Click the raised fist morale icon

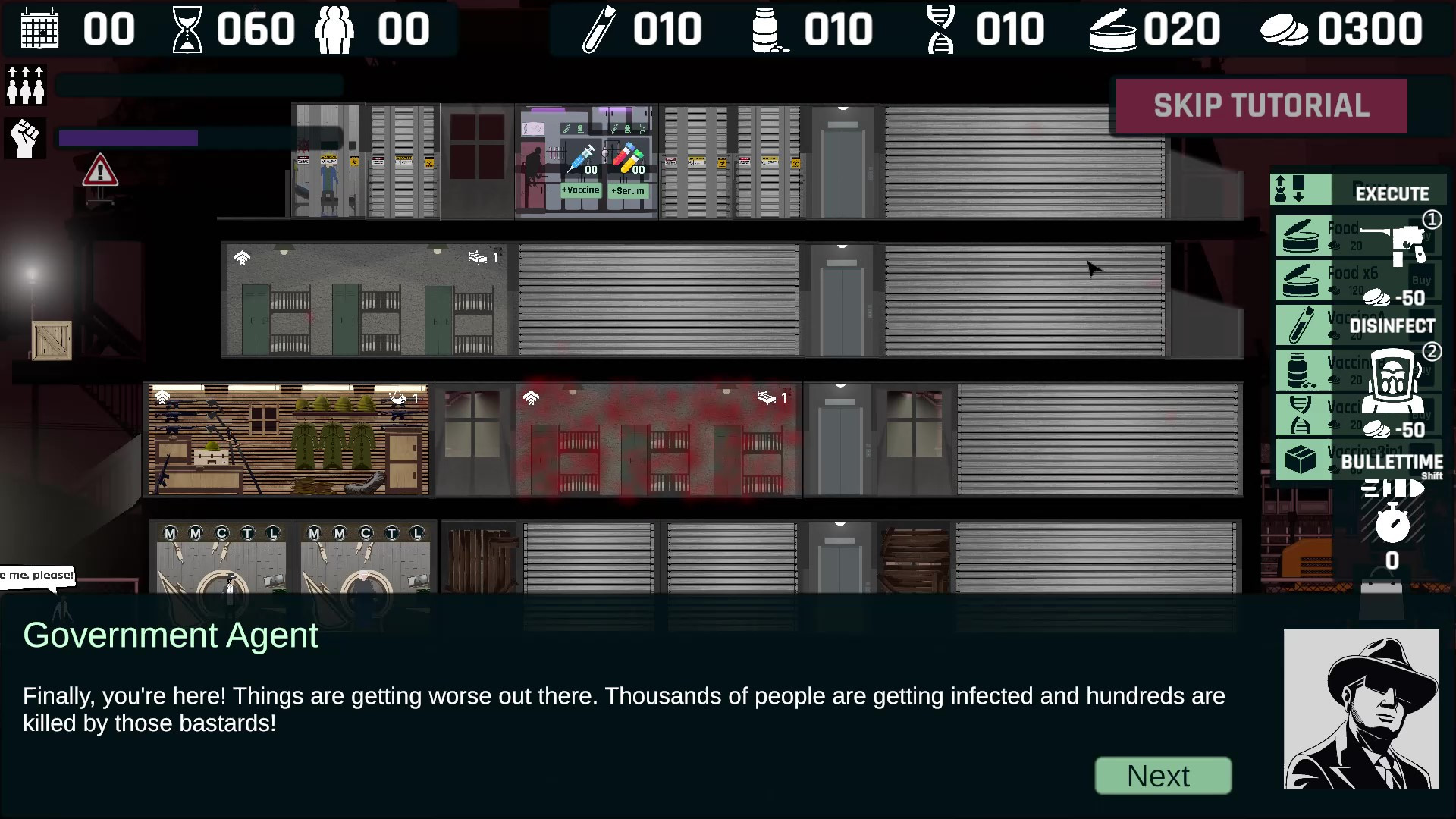26,138
